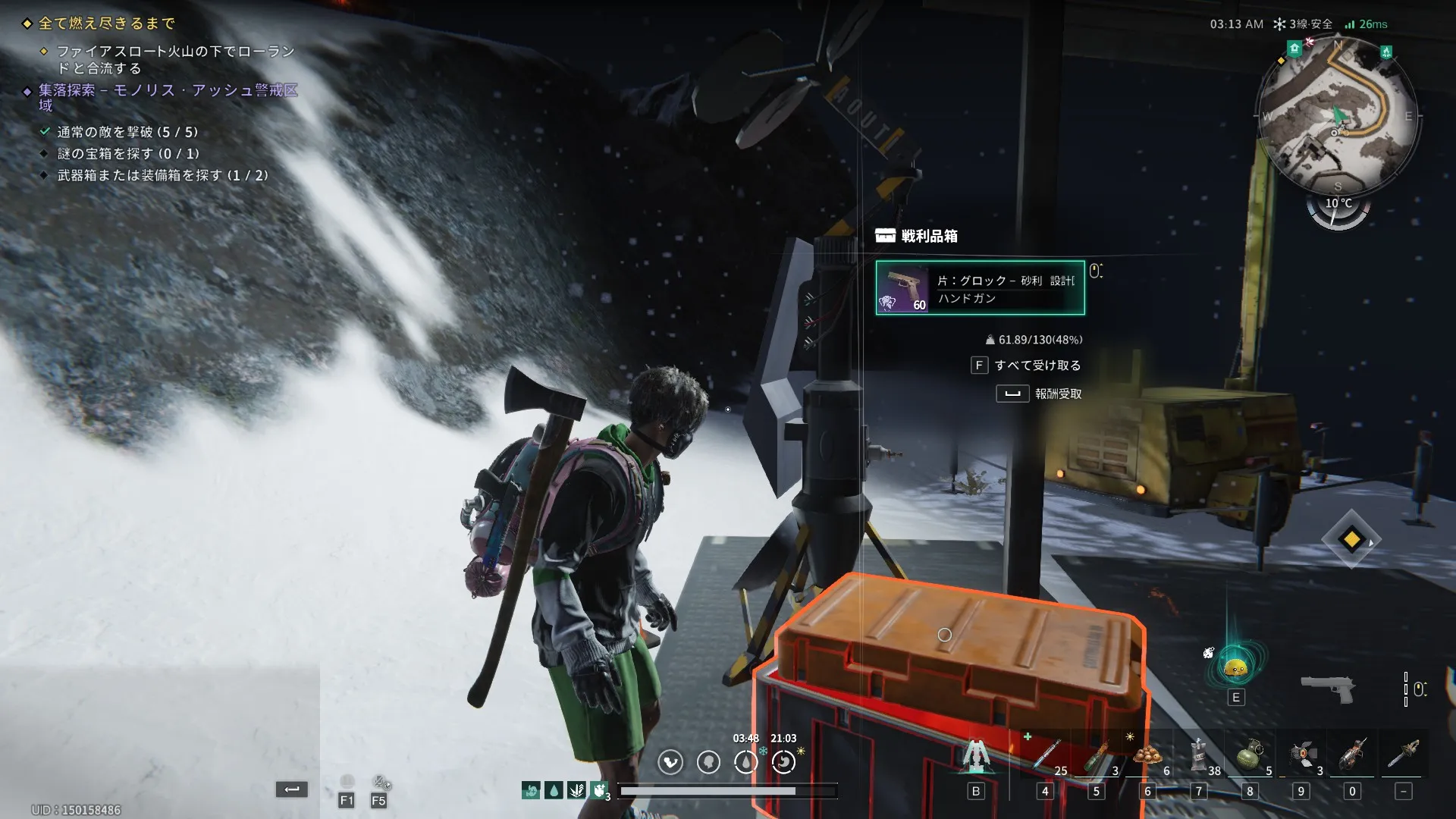1456x819 pixels.
Task: Select the settlement exploration quest entry
Action: coord(168,91)
